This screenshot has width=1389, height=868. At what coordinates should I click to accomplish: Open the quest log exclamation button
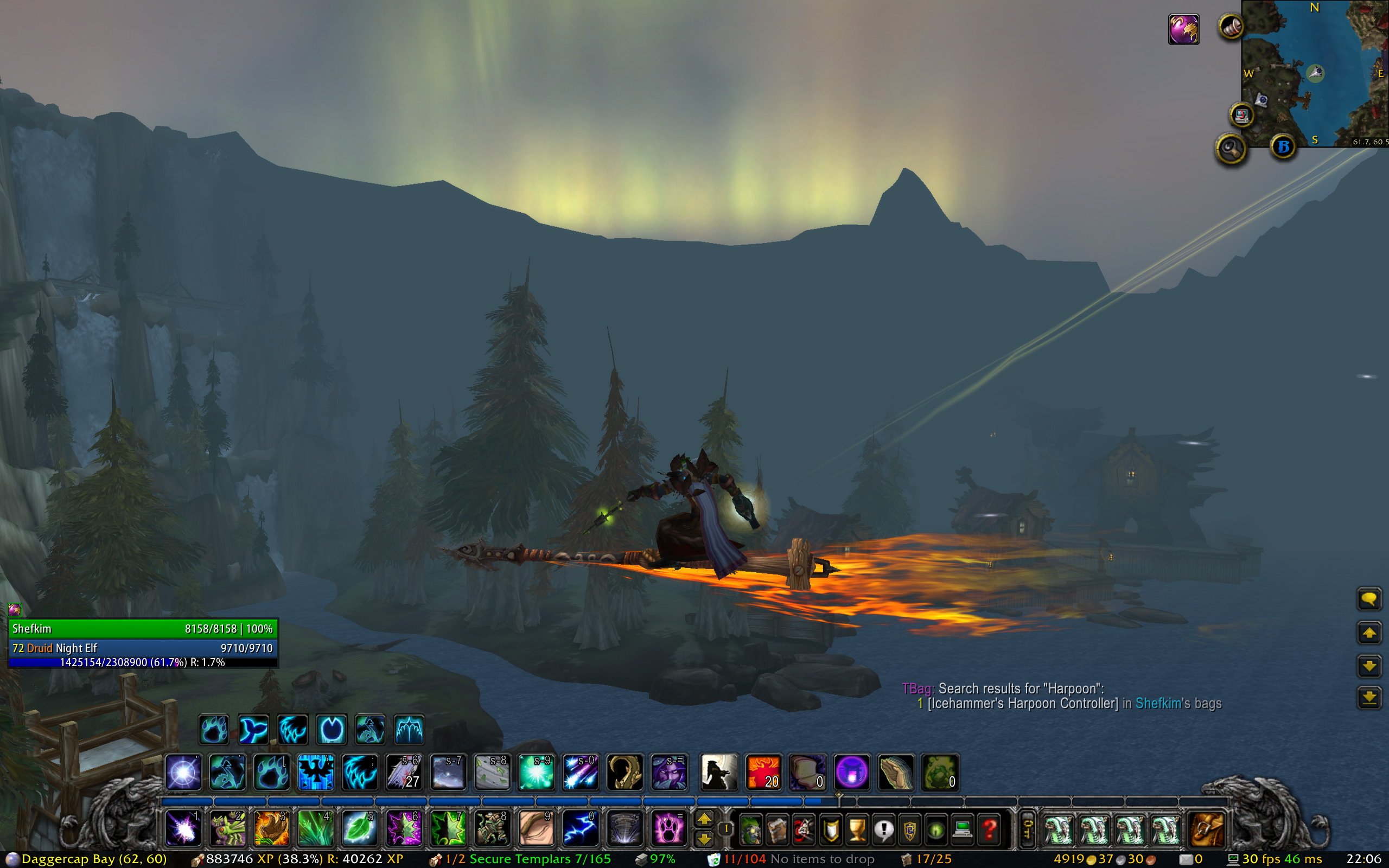883,830
